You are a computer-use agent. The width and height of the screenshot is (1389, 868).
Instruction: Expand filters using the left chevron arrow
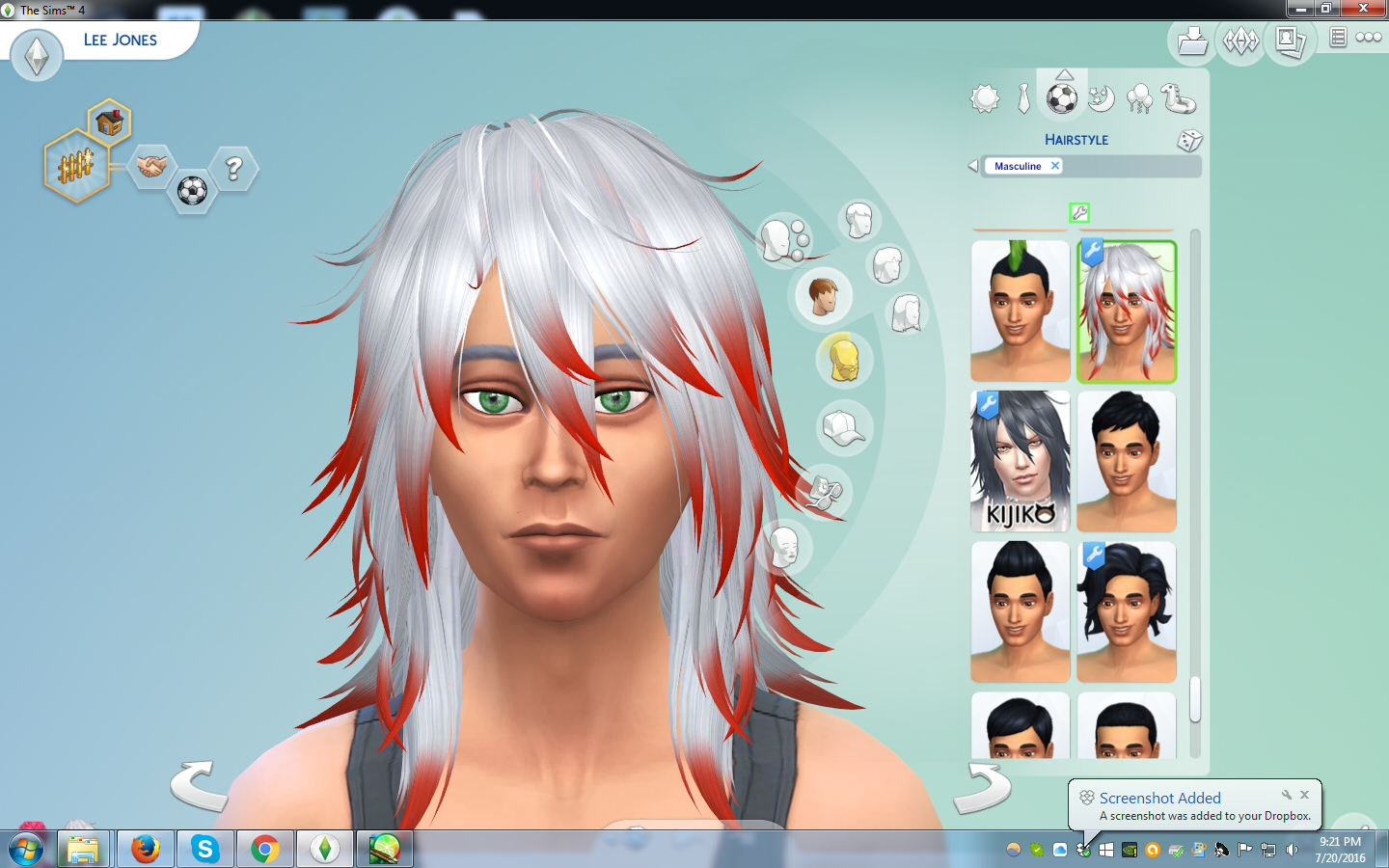pyautogui.click(x=972, y=165)
